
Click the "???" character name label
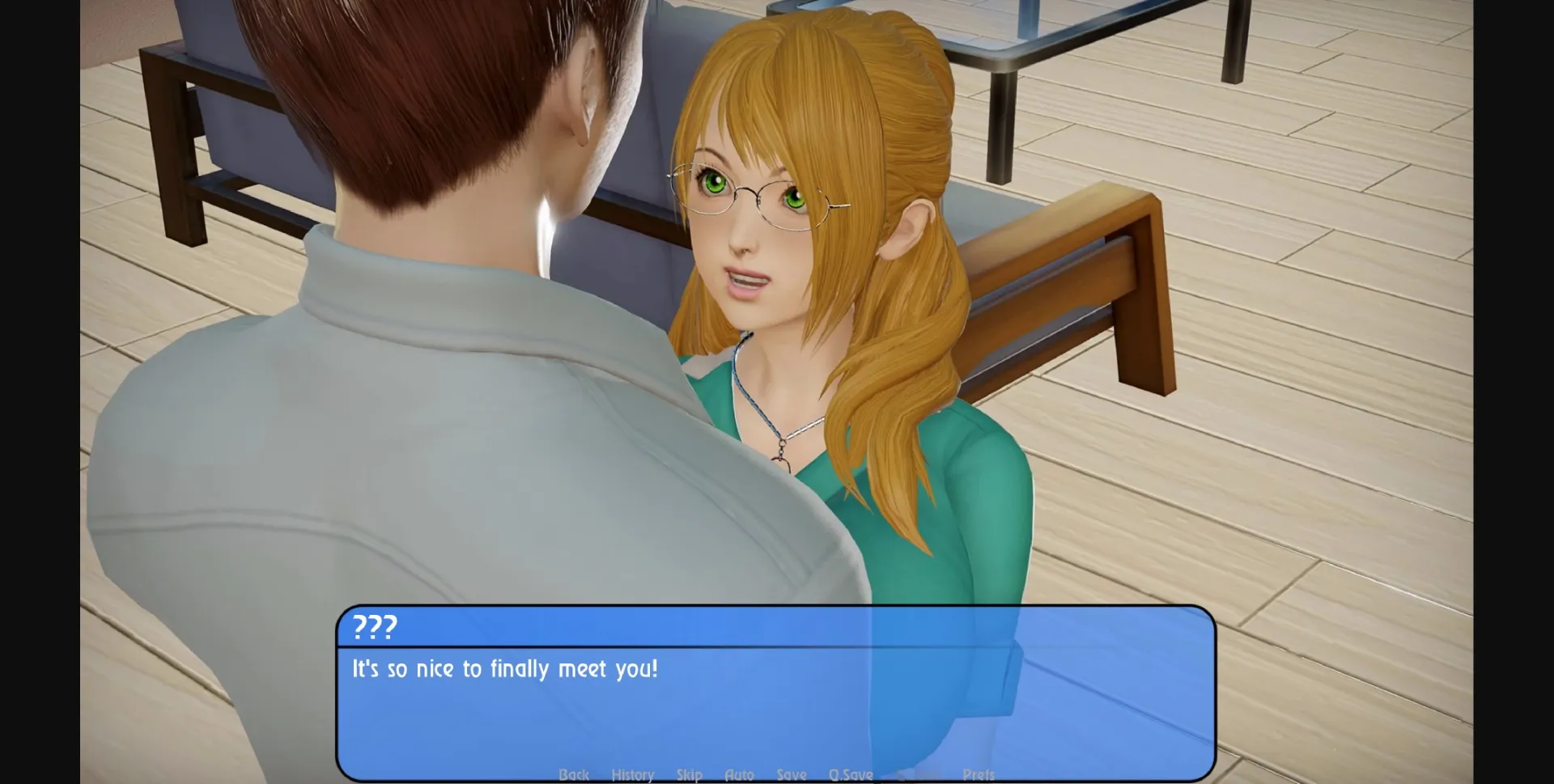(x=376, y=627)
